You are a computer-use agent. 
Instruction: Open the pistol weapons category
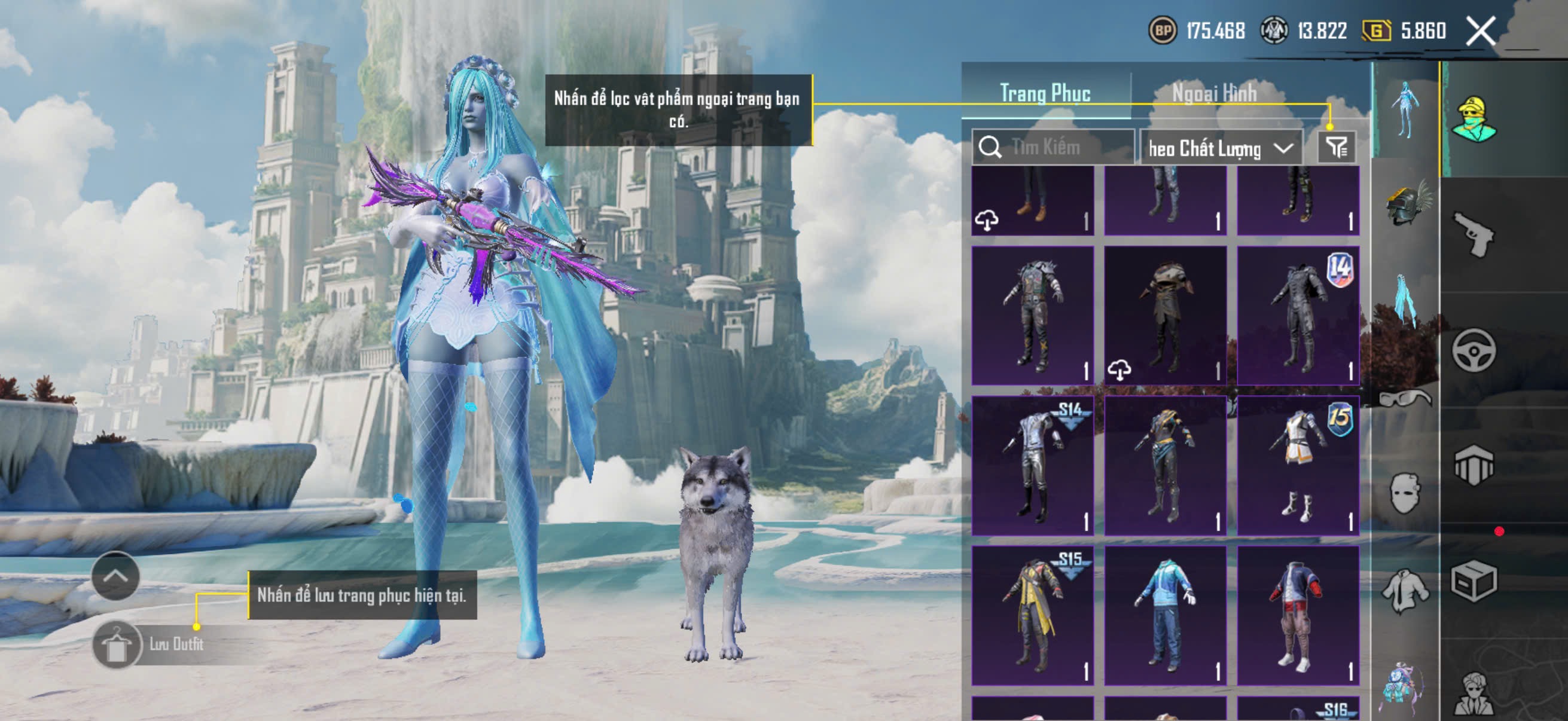(x=1473, y=234)
